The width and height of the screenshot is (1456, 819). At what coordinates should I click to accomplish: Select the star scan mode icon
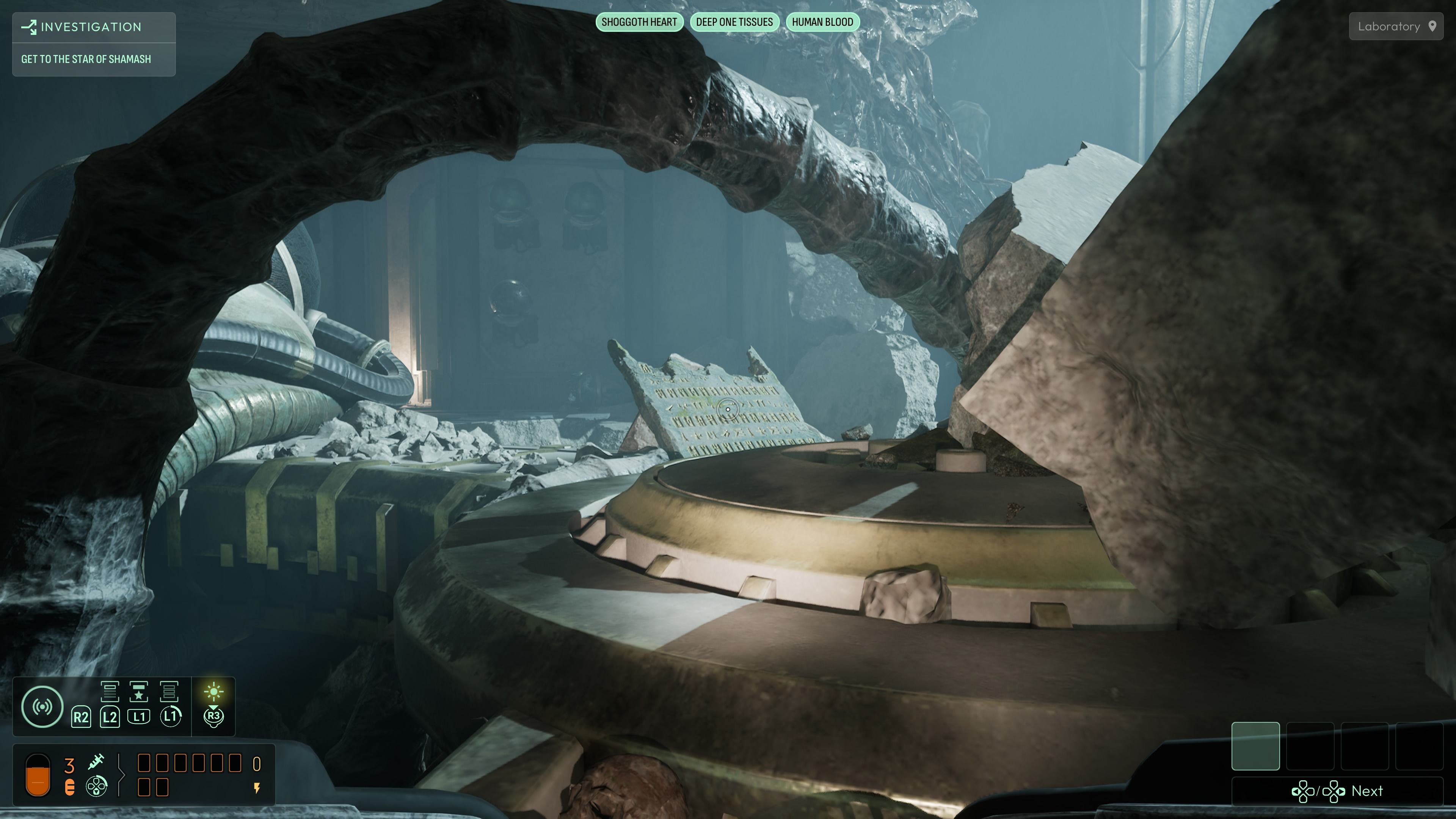[x=139, y=691]
